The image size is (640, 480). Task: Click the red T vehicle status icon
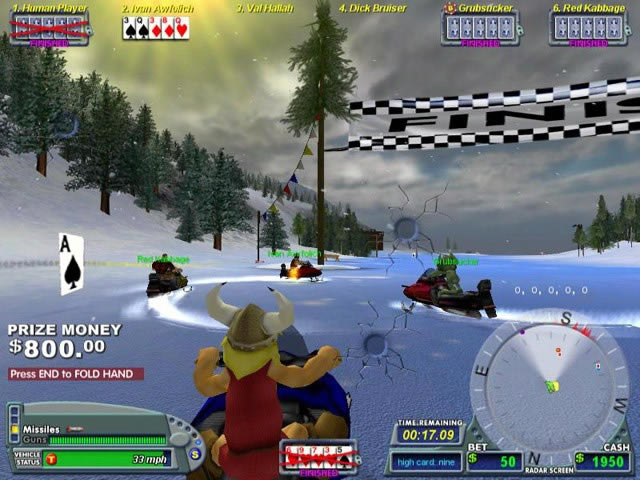[52, 459]
